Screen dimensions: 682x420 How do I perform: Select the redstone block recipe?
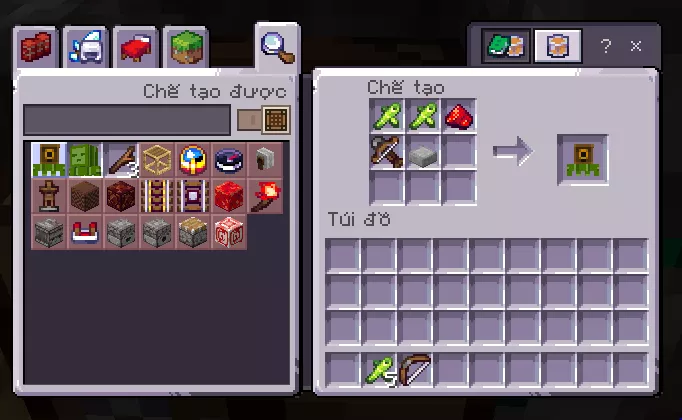229,196
